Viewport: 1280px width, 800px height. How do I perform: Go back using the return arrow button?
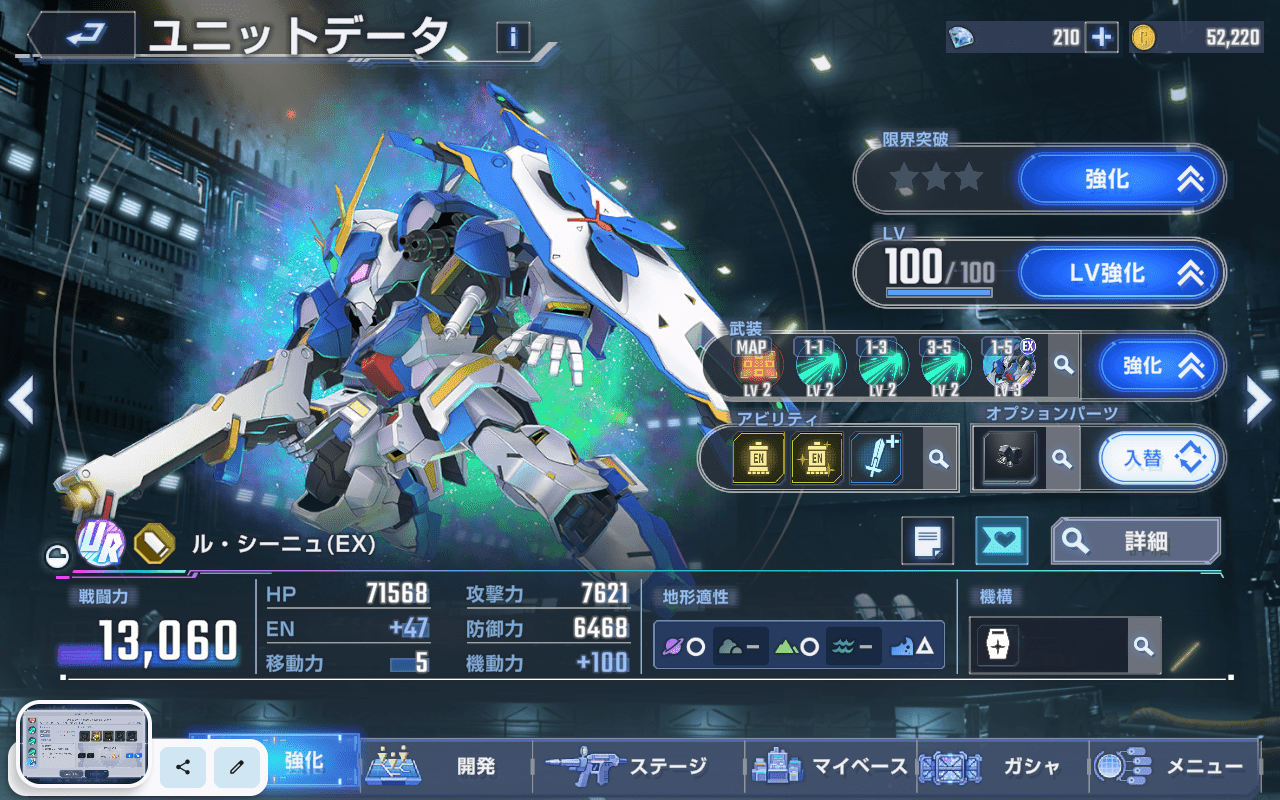(82, 36)
